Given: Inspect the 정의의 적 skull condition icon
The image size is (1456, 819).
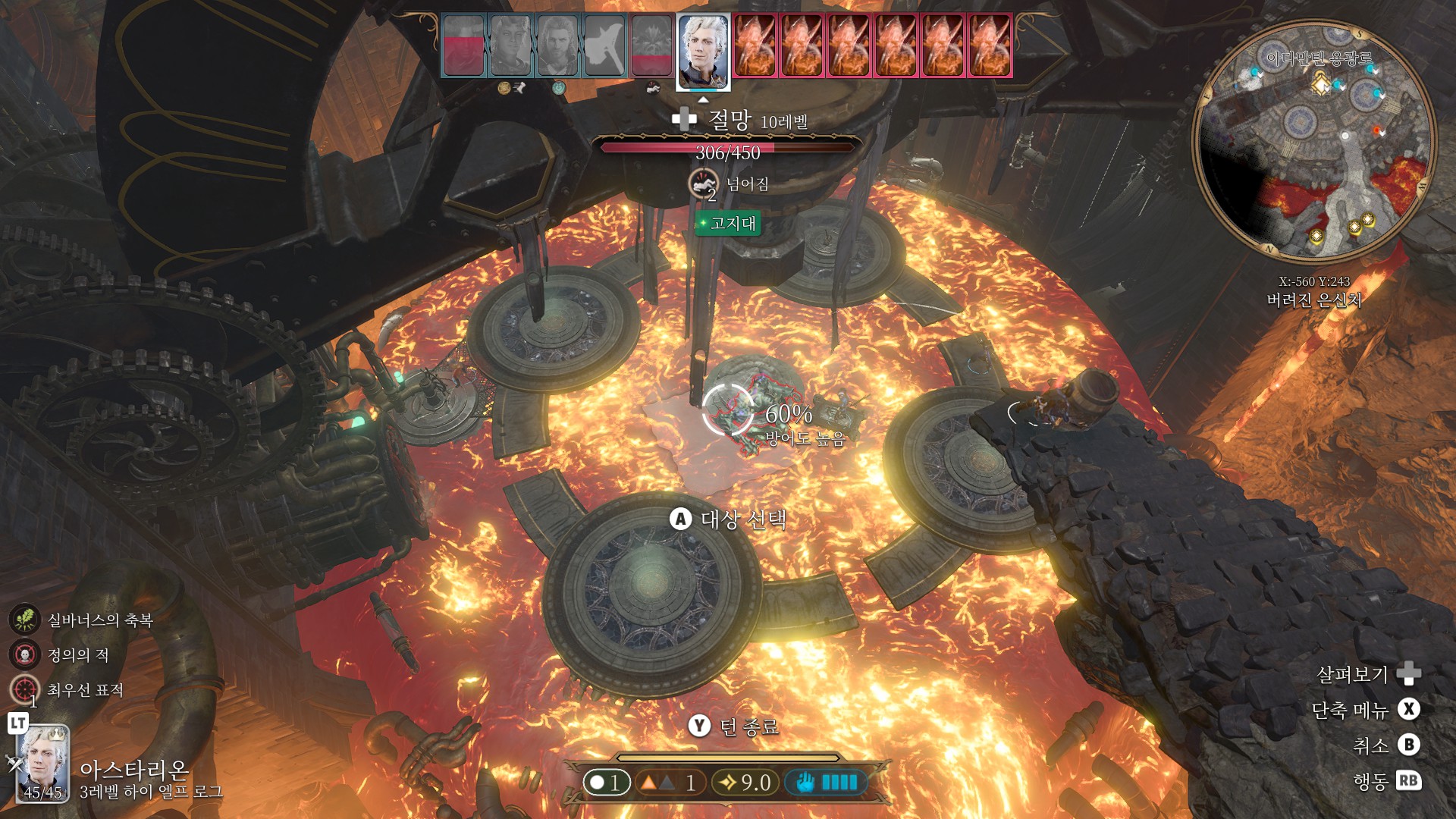Looking at the screenshot, I should click(24, 654).
